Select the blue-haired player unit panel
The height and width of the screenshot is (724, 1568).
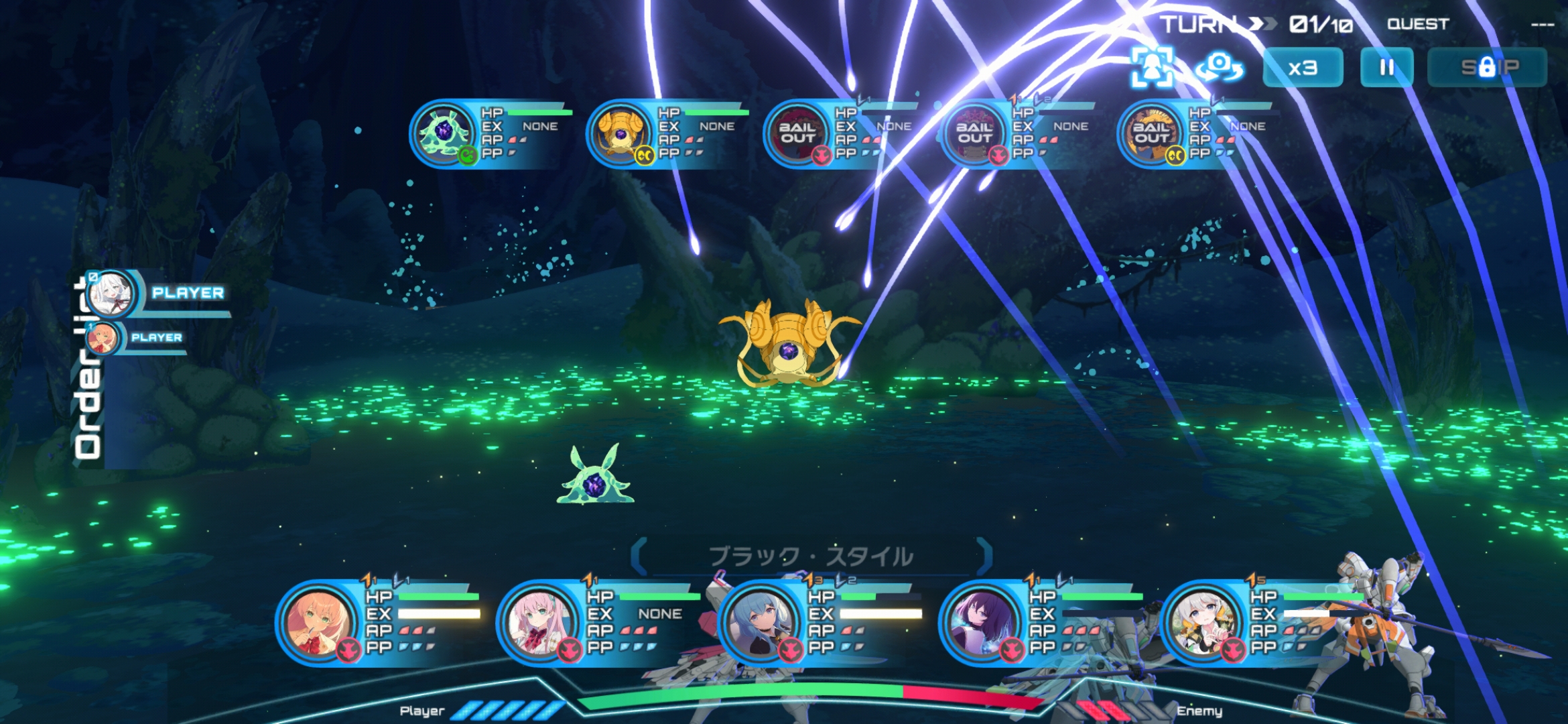coord(821,622)
